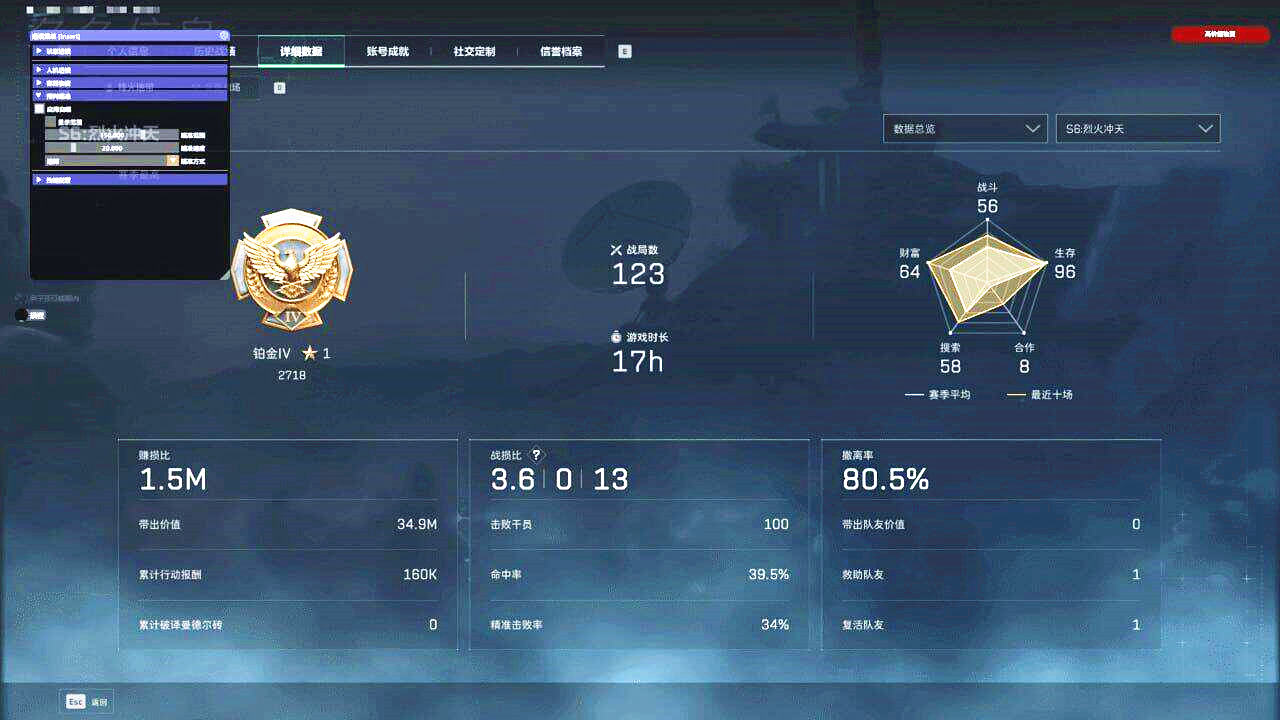Toggle the 显示范围 checkbox
The image size is (1280, 720).
tap(50, 121)
